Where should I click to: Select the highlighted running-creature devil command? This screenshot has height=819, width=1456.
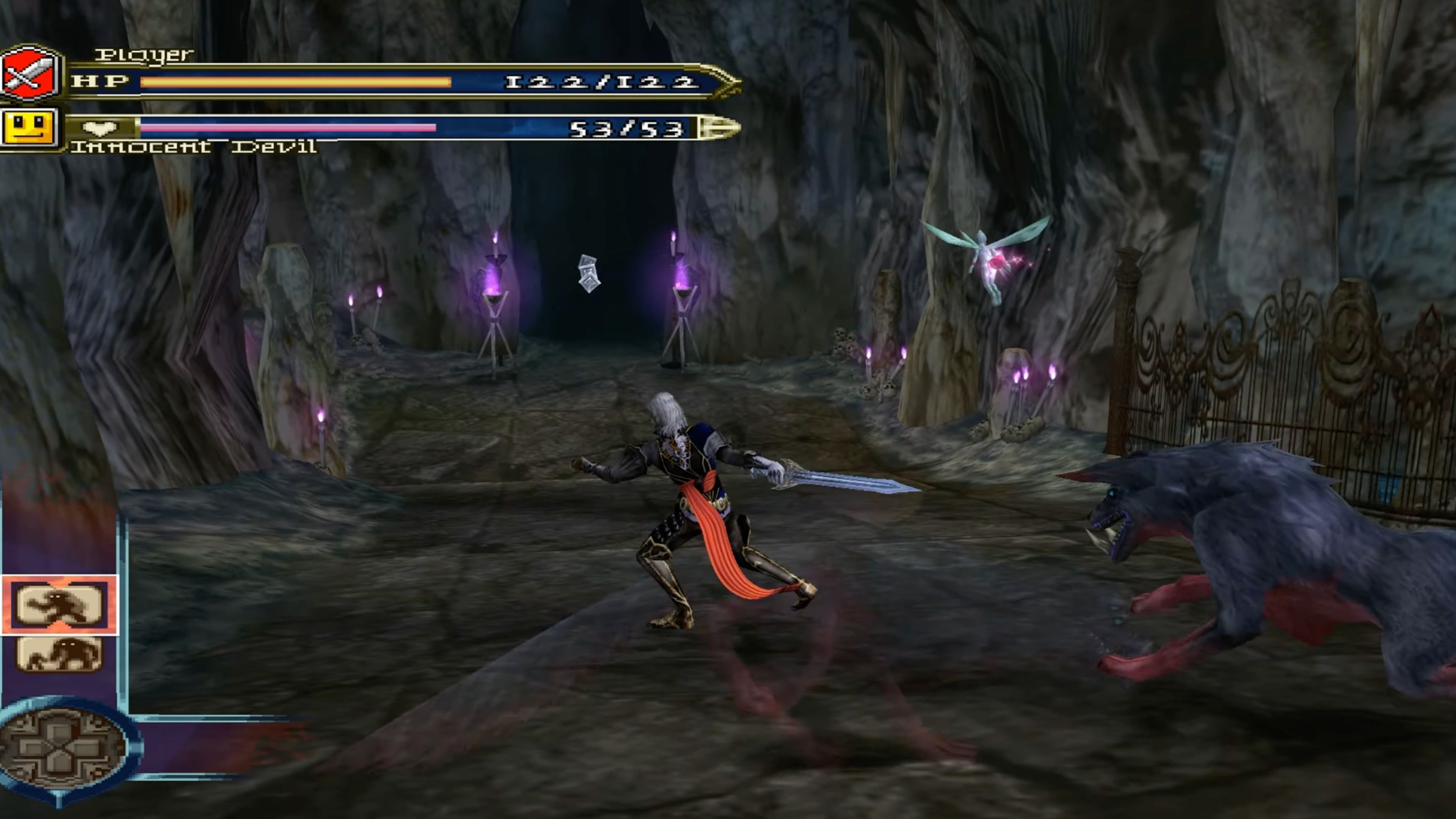(60, 605)
